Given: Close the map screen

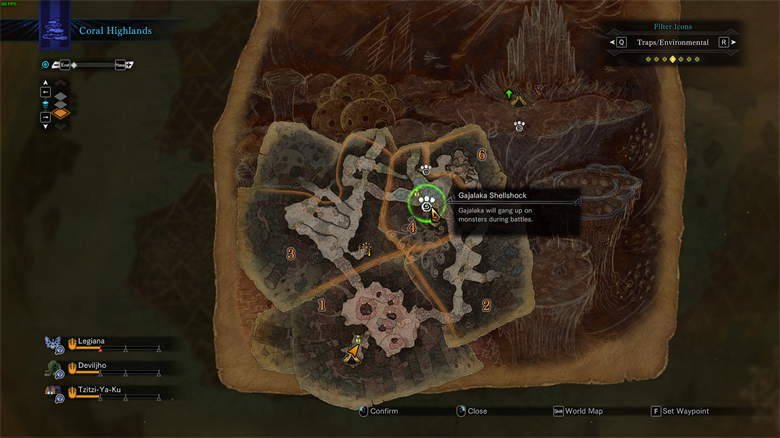Looking at the screenshot, I should [x=471, y=411].
